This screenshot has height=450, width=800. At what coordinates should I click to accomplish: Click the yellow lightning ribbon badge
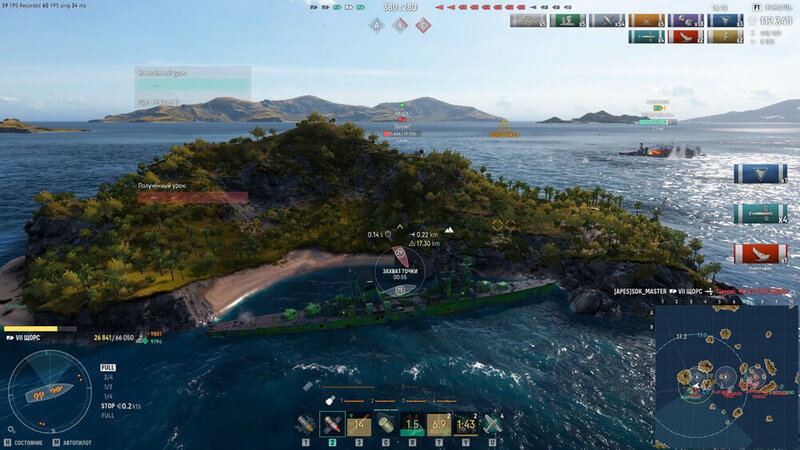(723, 37)
